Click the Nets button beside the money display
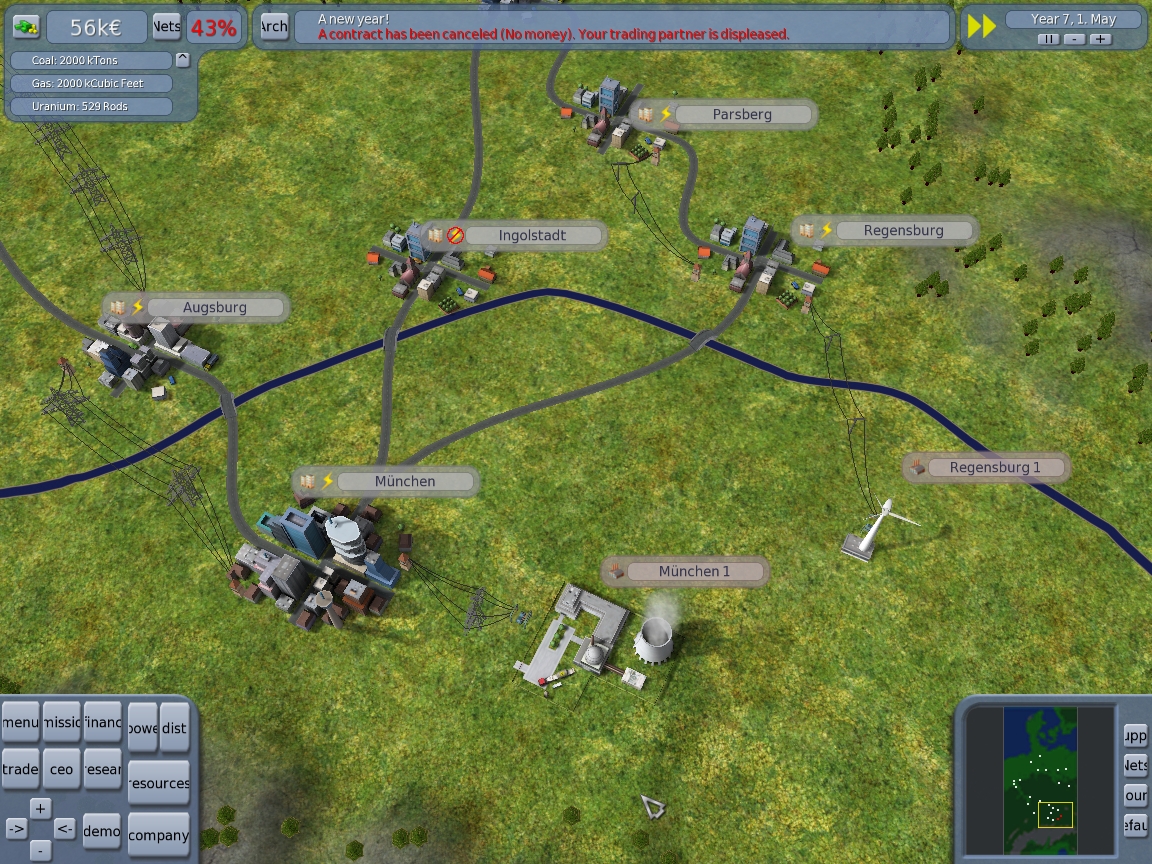Screen dimensions: 1152x864 [x=166, y=27]
